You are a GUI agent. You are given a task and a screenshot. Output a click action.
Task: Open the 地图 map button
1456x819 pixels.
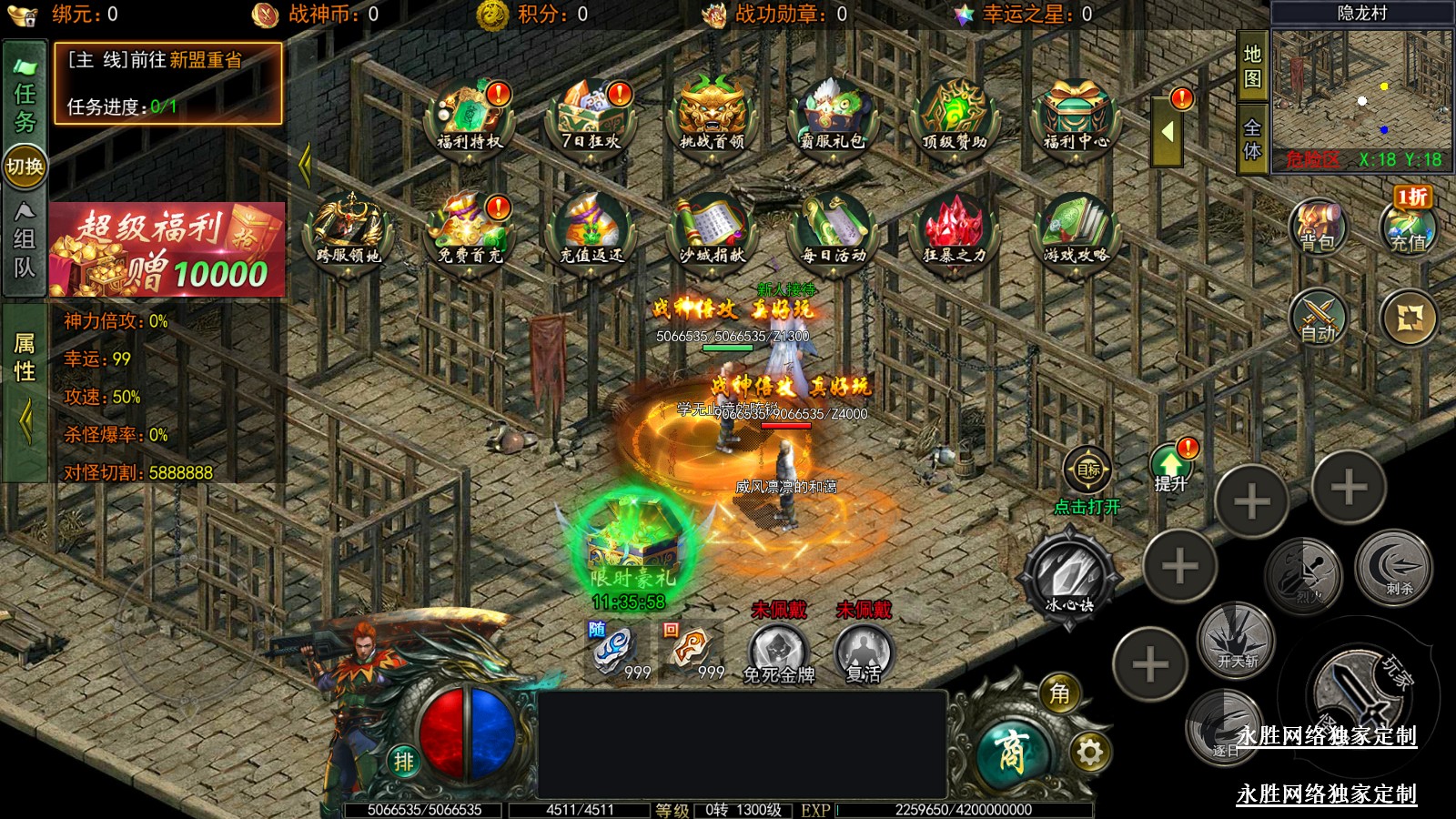tap(1252, 66)
